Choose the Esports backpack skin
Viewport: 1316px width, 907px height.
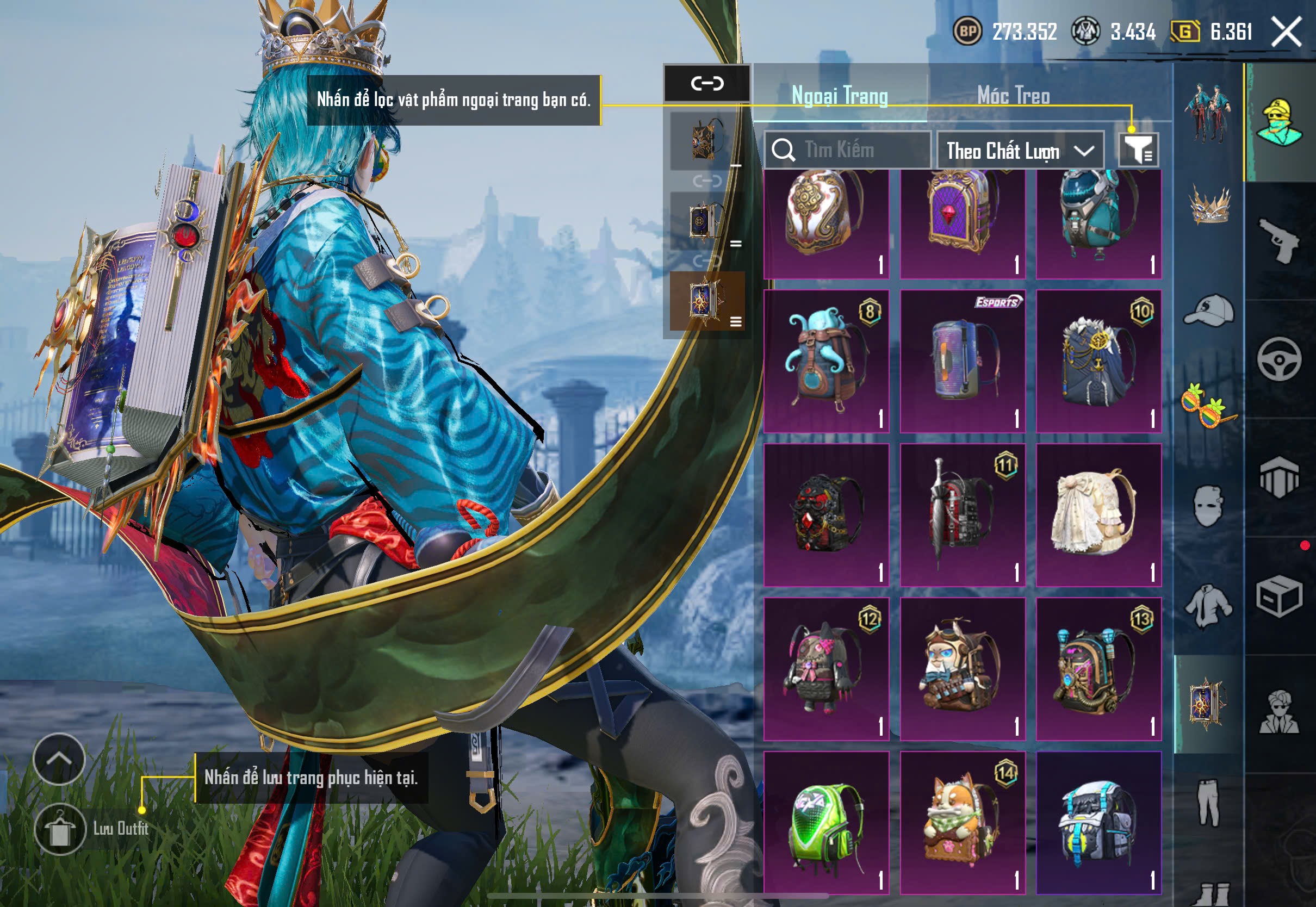point(963,361)
